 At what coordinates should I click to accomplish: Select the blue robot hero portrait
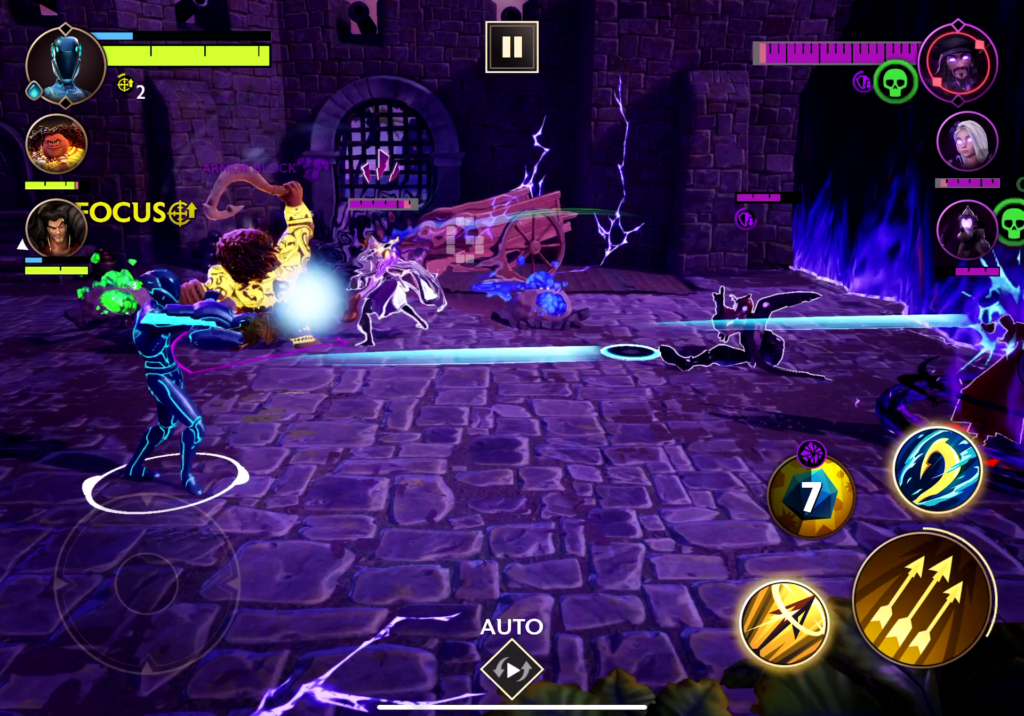point(66,66)
